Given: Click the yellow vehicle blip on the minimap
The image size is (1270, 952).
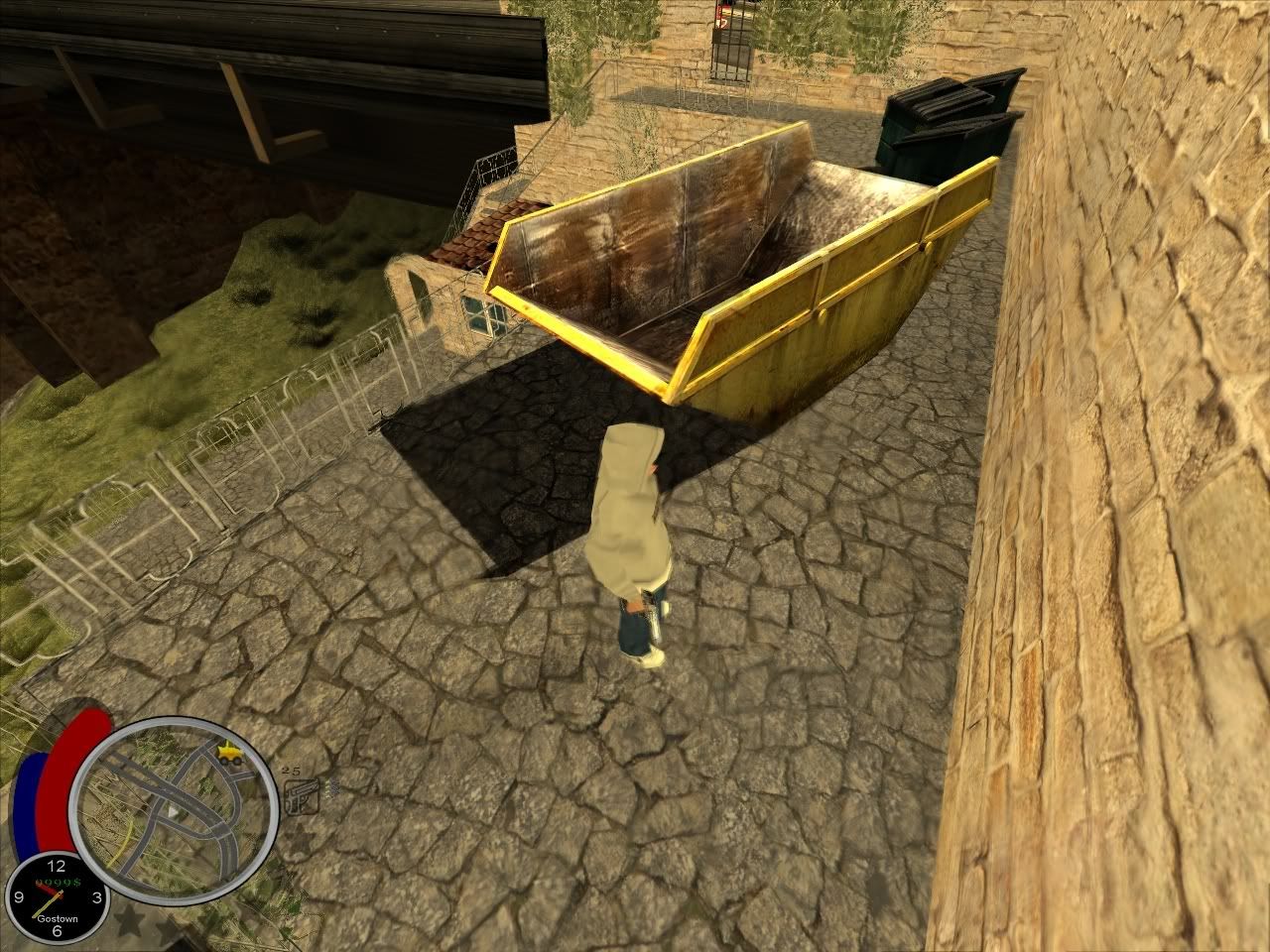Looking at the screenshot, I should coord(228,753).
